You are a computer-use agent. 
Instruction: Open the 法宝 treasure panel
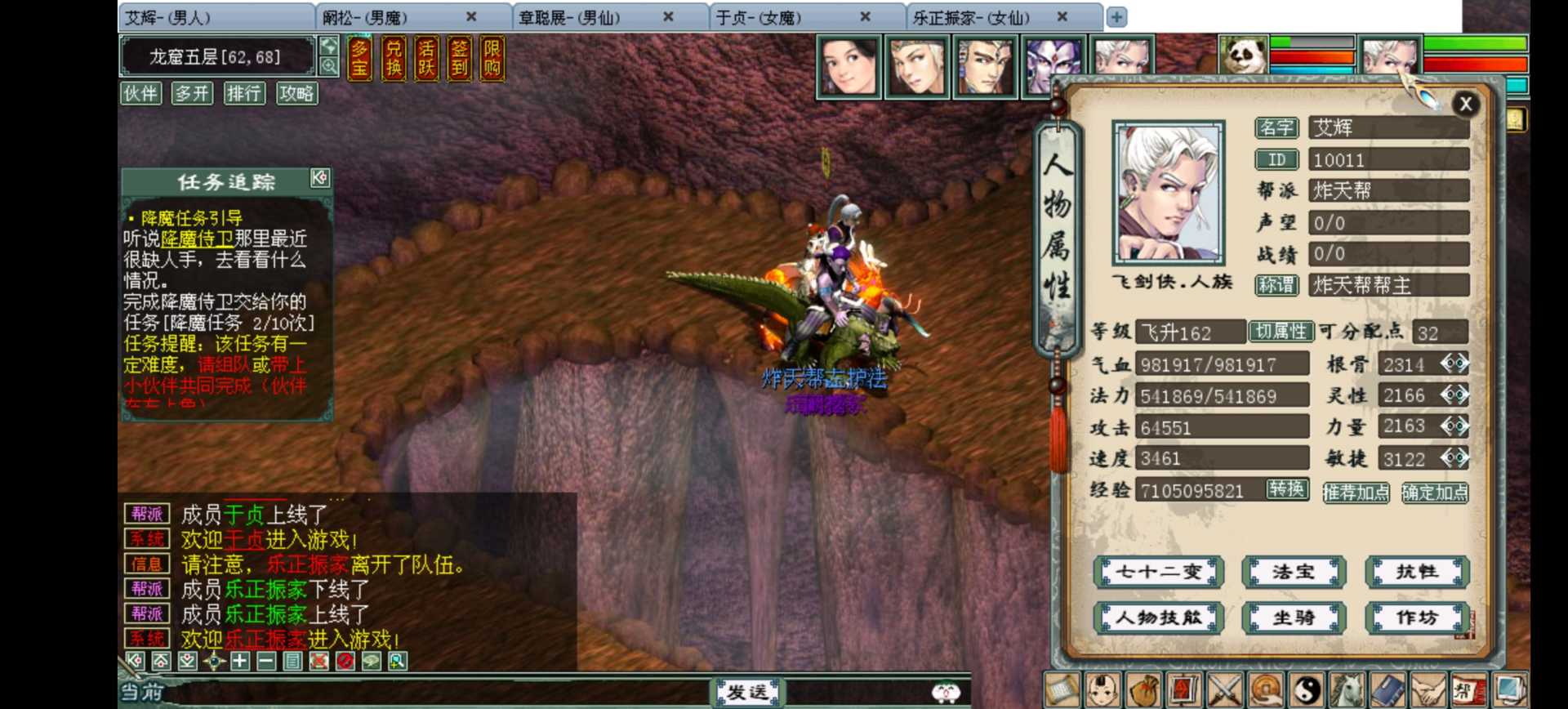pos(1293,572)
